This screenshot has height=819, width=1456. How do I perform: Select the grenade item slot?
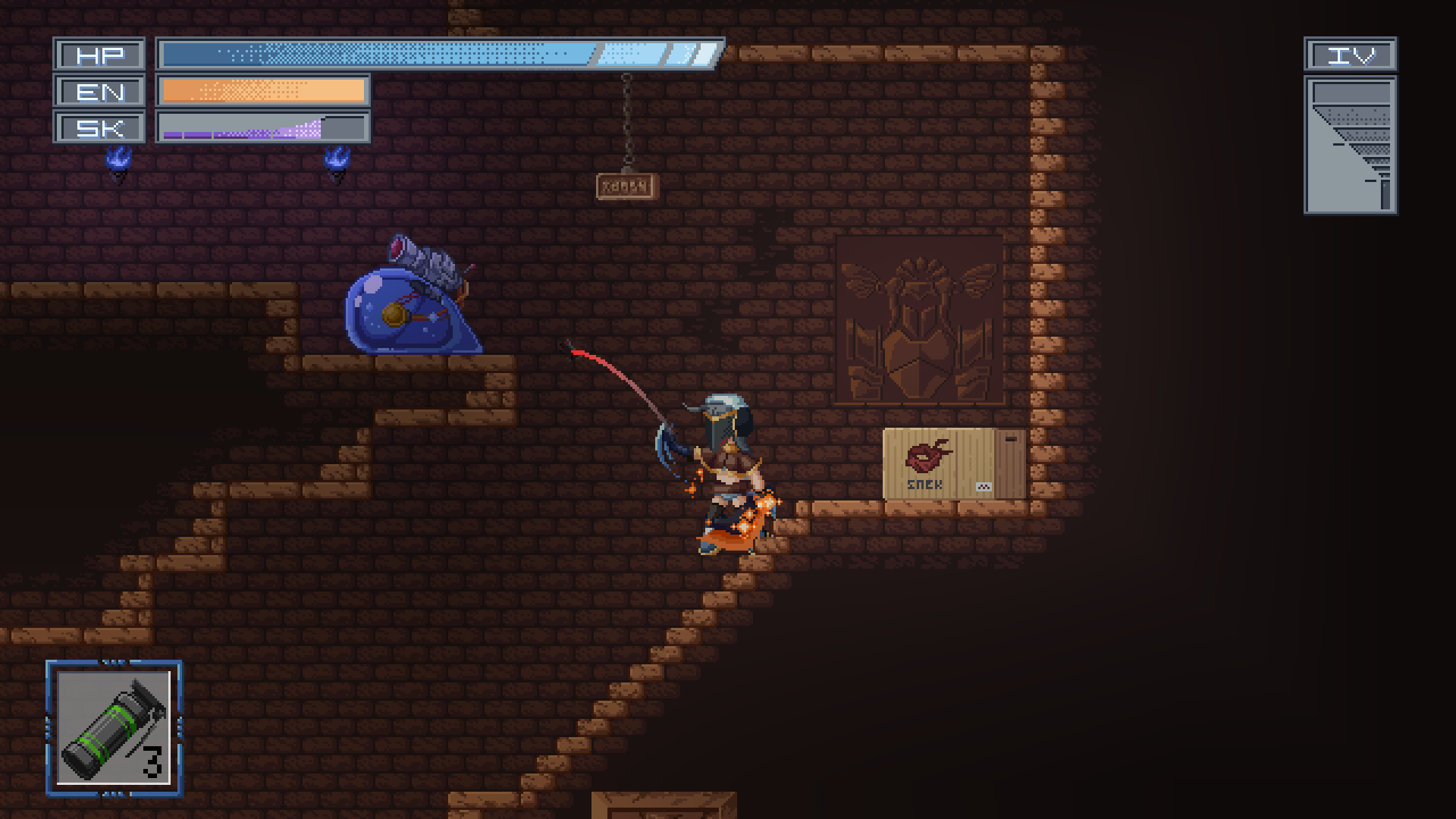click(x=114, y=728)
